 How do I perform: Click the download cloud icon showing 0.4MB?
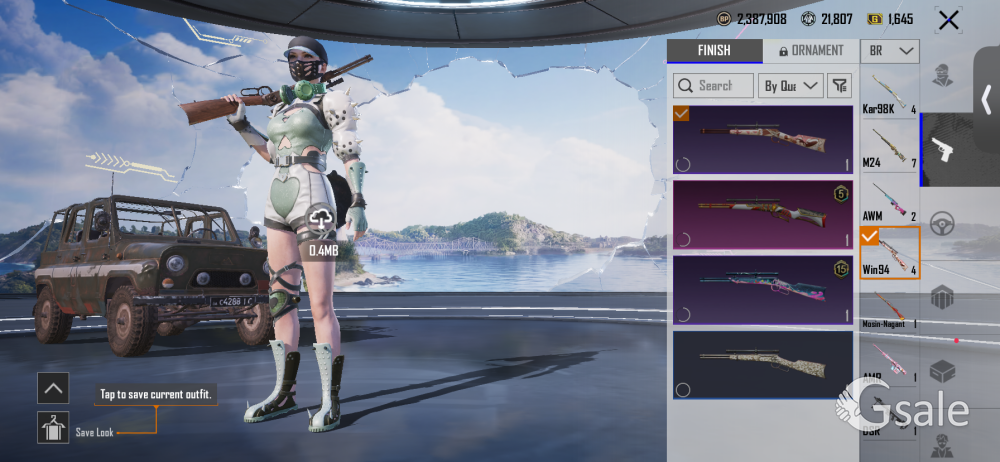(x=322, y=218)
